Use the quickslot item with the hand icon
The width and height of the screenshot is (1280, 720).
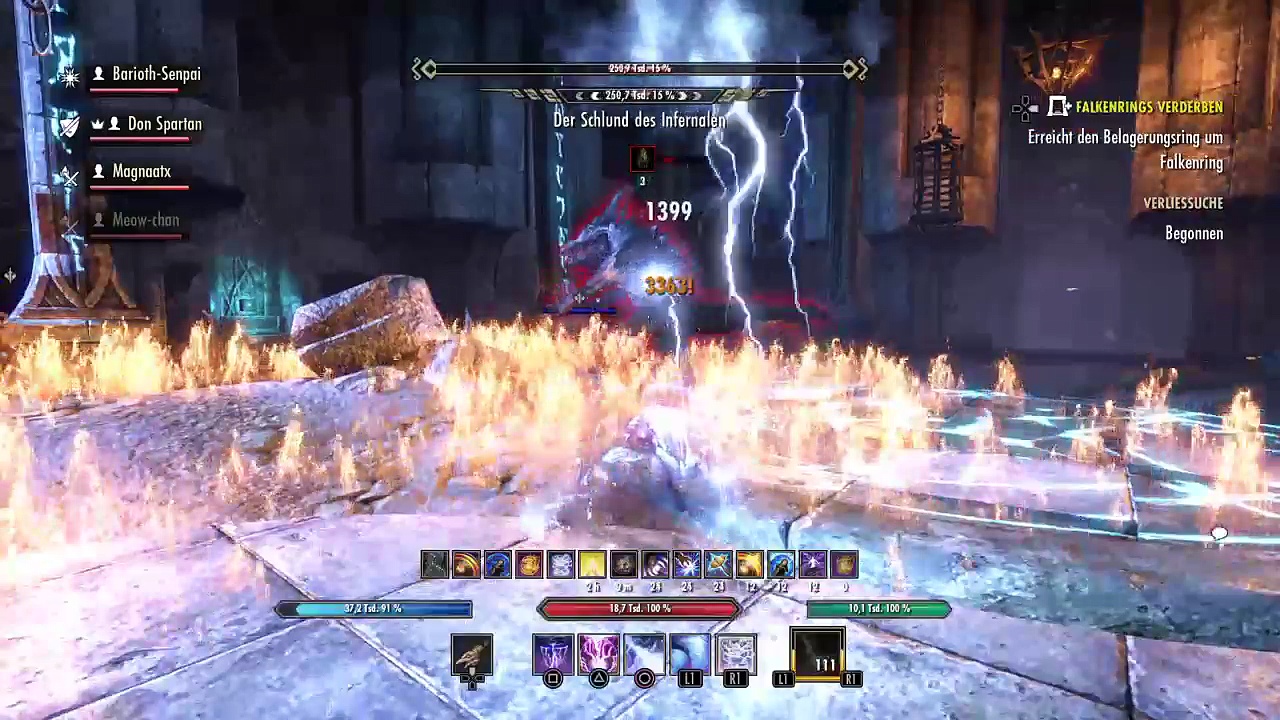point(472,654)
